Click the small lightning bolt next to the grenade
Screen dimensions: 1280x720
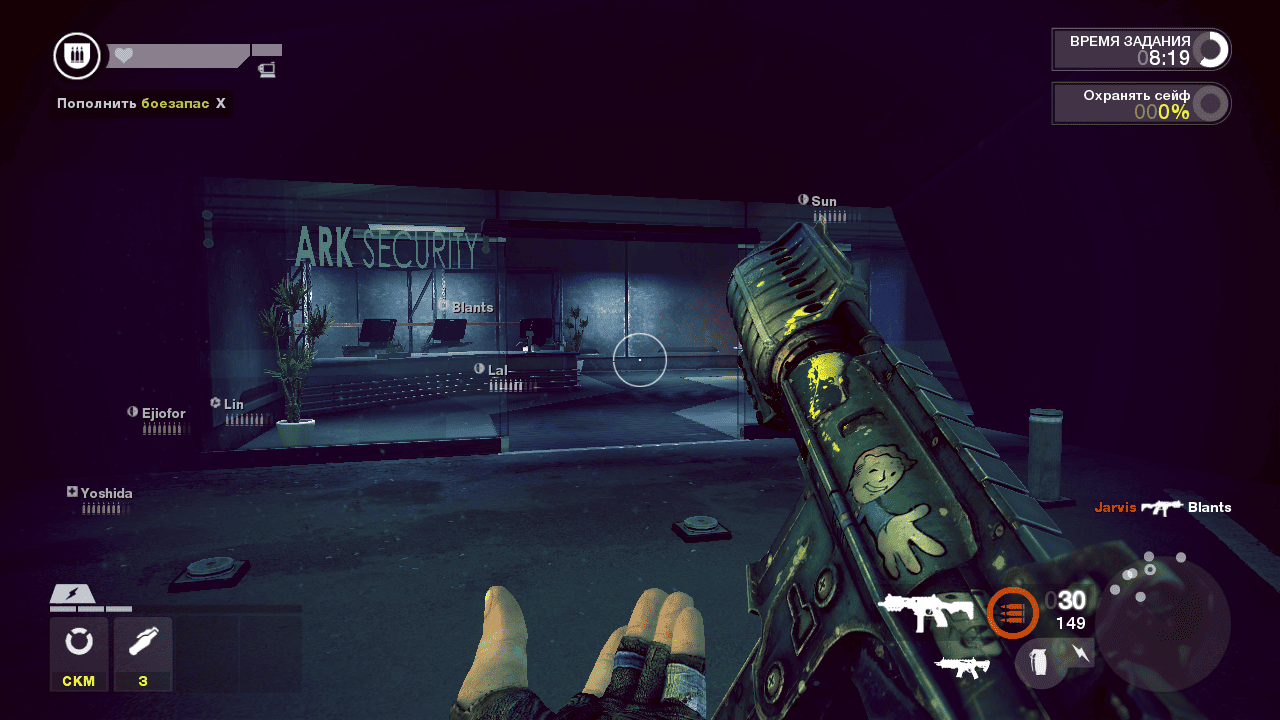click(1082, 654)
